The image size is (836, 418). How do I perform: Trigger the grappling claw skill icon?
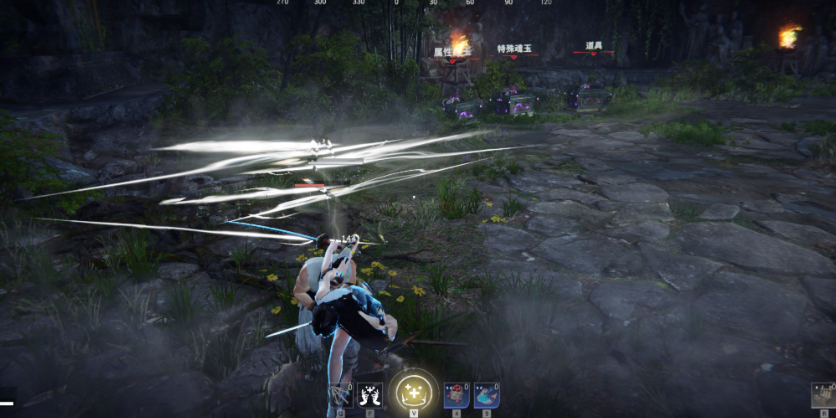[x=341, y=396]
